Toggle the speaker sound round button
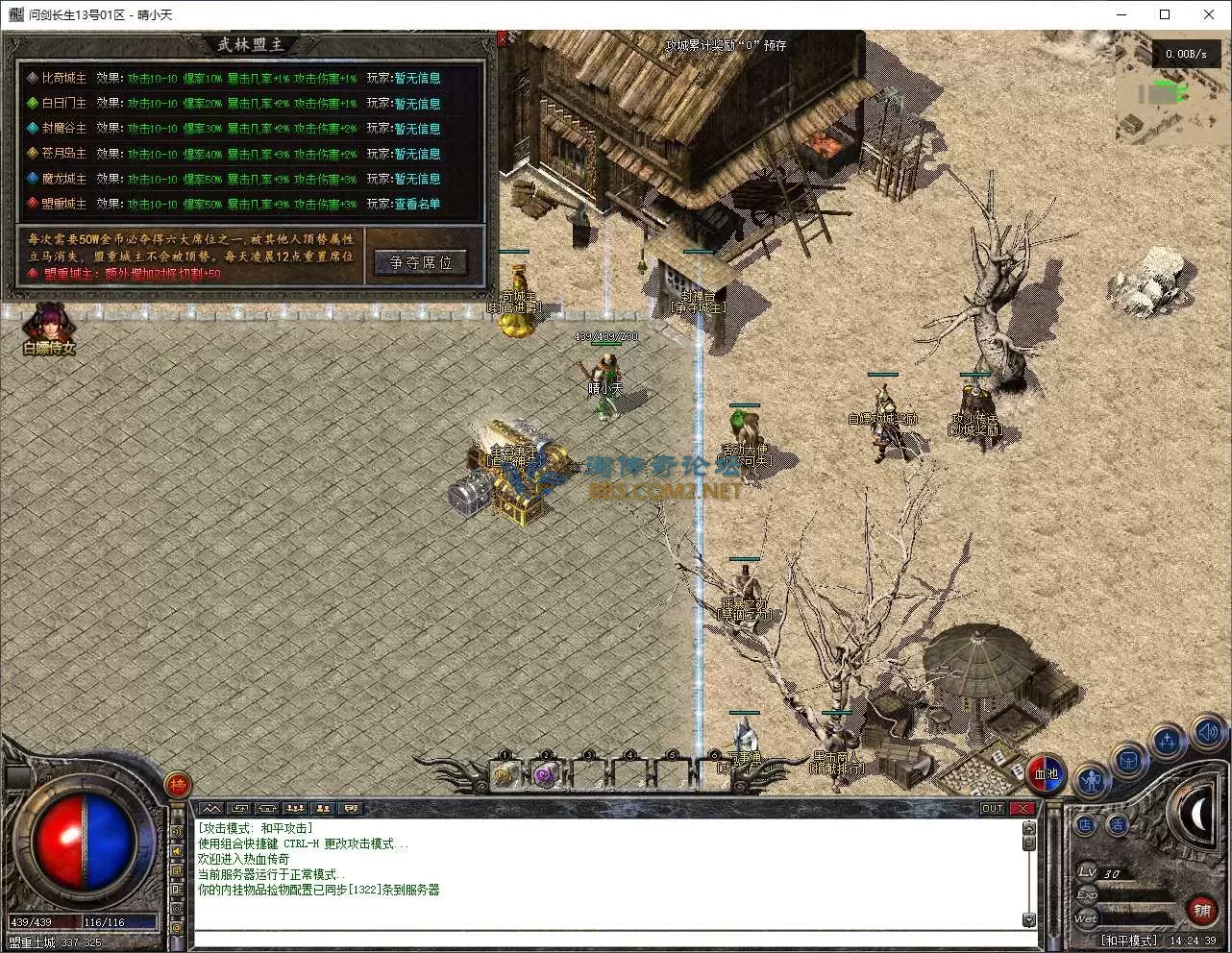 (x=1207, y=733)
